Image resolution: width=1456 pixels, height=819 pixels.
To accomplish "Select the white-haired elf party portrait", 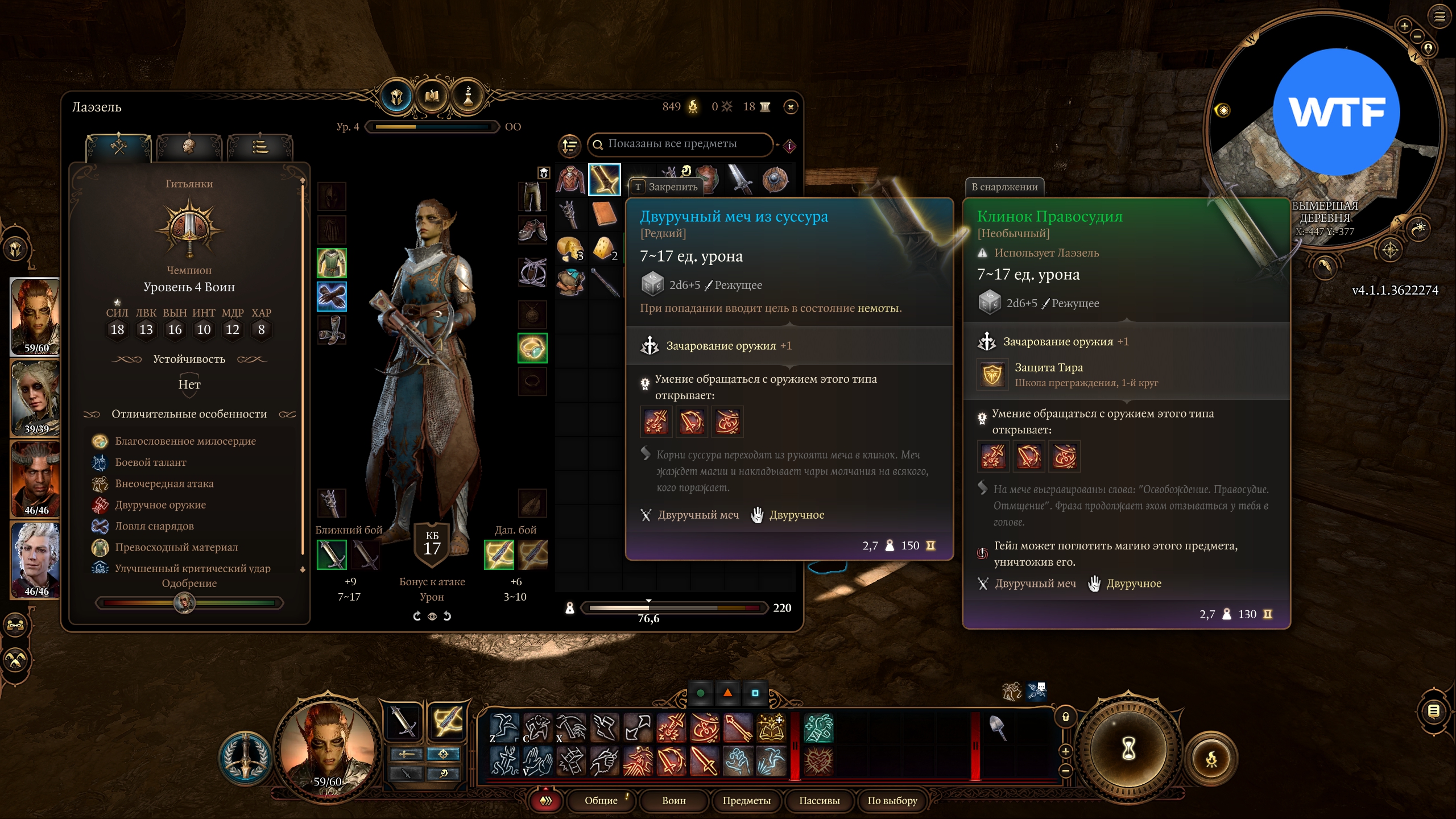I will 35,560.
